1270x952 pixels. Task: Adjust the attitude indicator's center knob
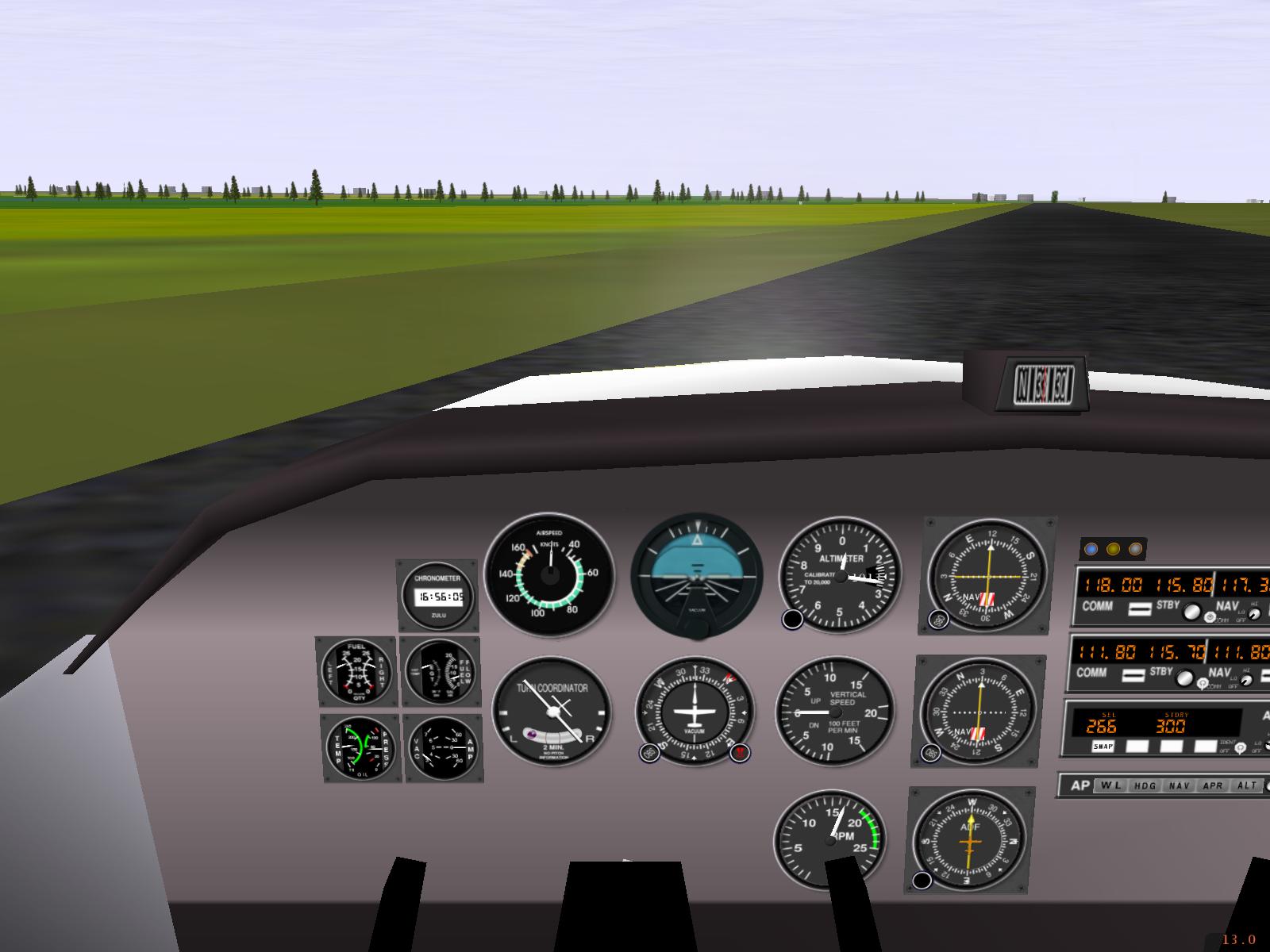(697, 628)
